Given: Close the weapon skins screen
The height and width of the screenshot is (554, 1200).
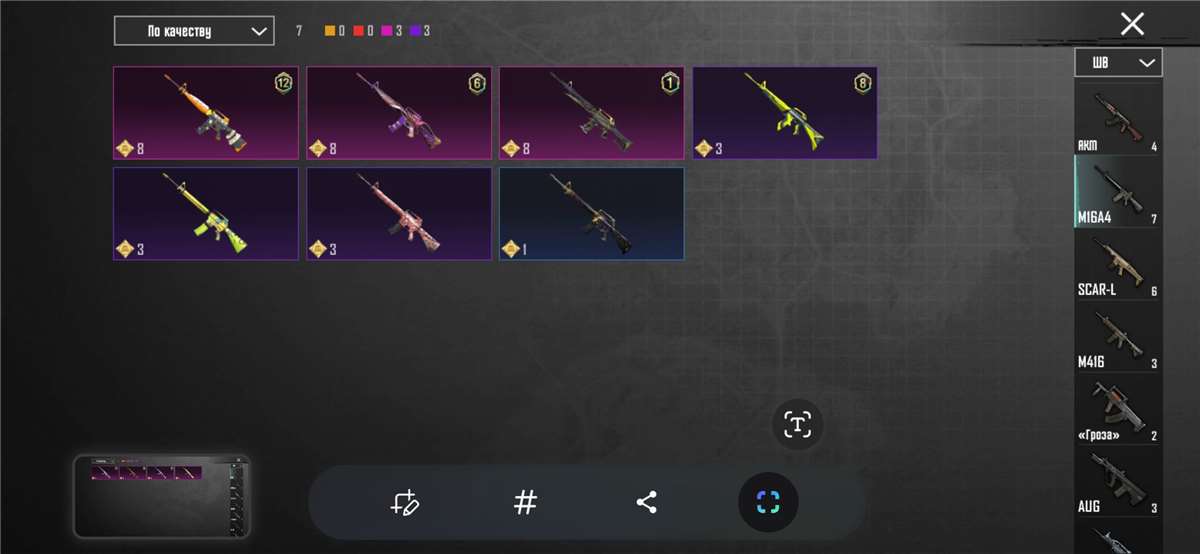Looking at the screenshot, I should 1132,25.
